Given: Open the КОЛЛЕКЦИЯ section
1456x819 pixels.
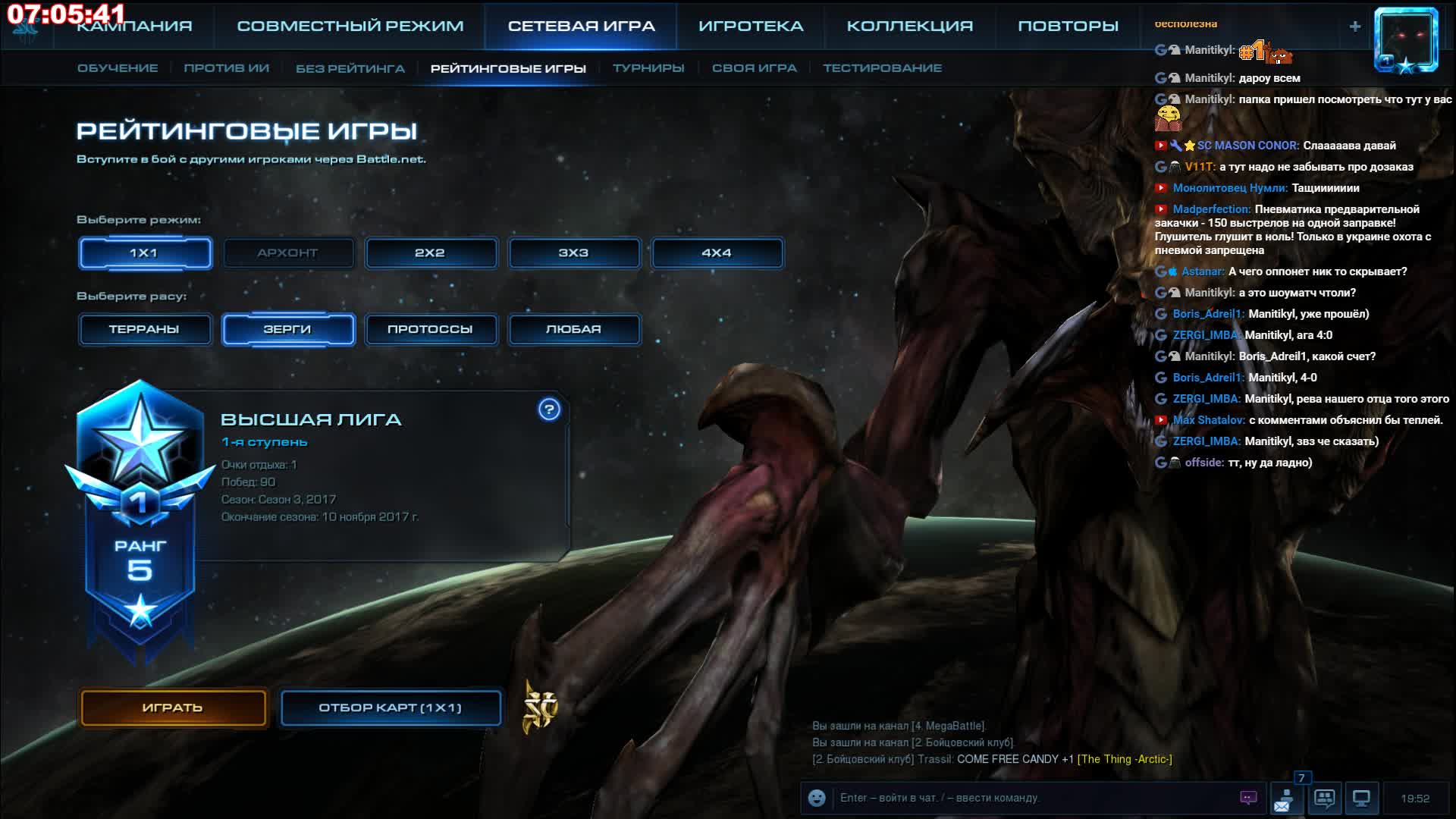Looking at the screenshot, I should tap(909, 26).
